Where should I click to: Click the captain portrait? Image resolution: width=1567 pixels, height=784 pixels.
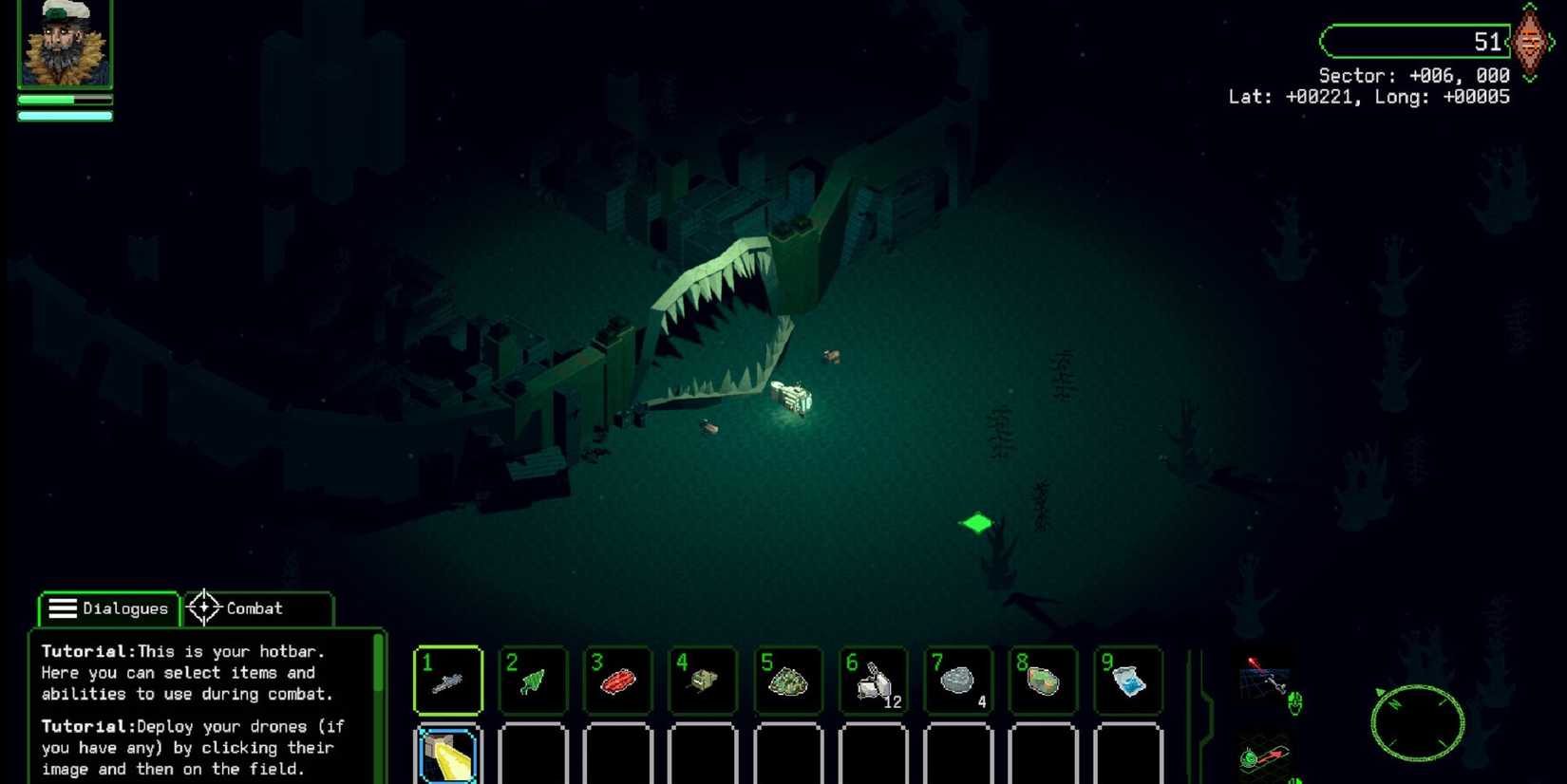63,42
